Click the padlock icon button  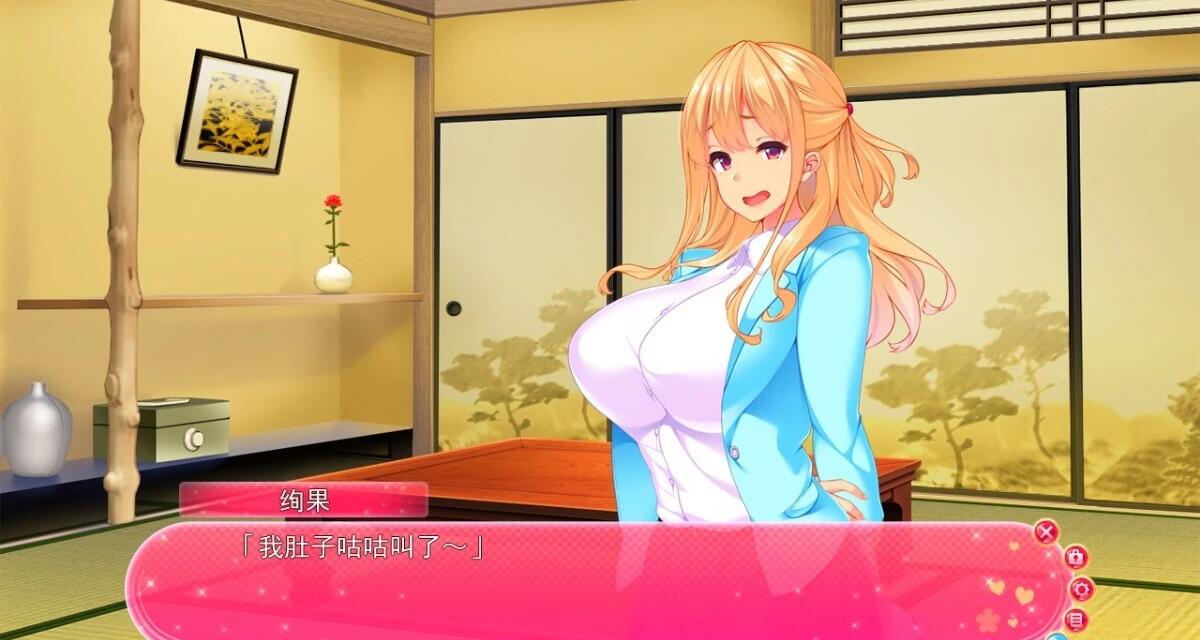pyautogui.click(x=1075, y=557)
